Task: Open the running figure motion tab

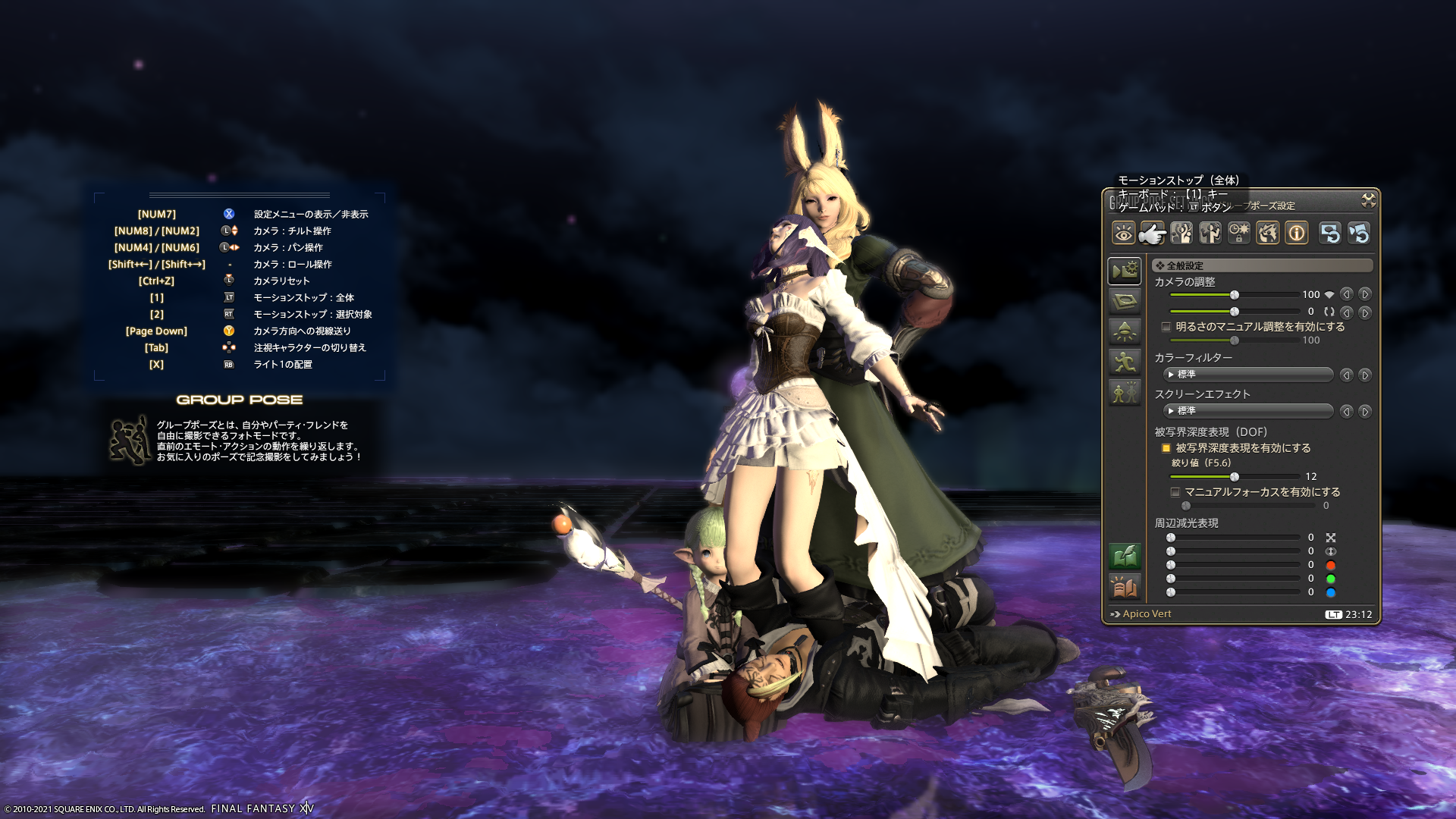Action: (x=1124, y=362)
